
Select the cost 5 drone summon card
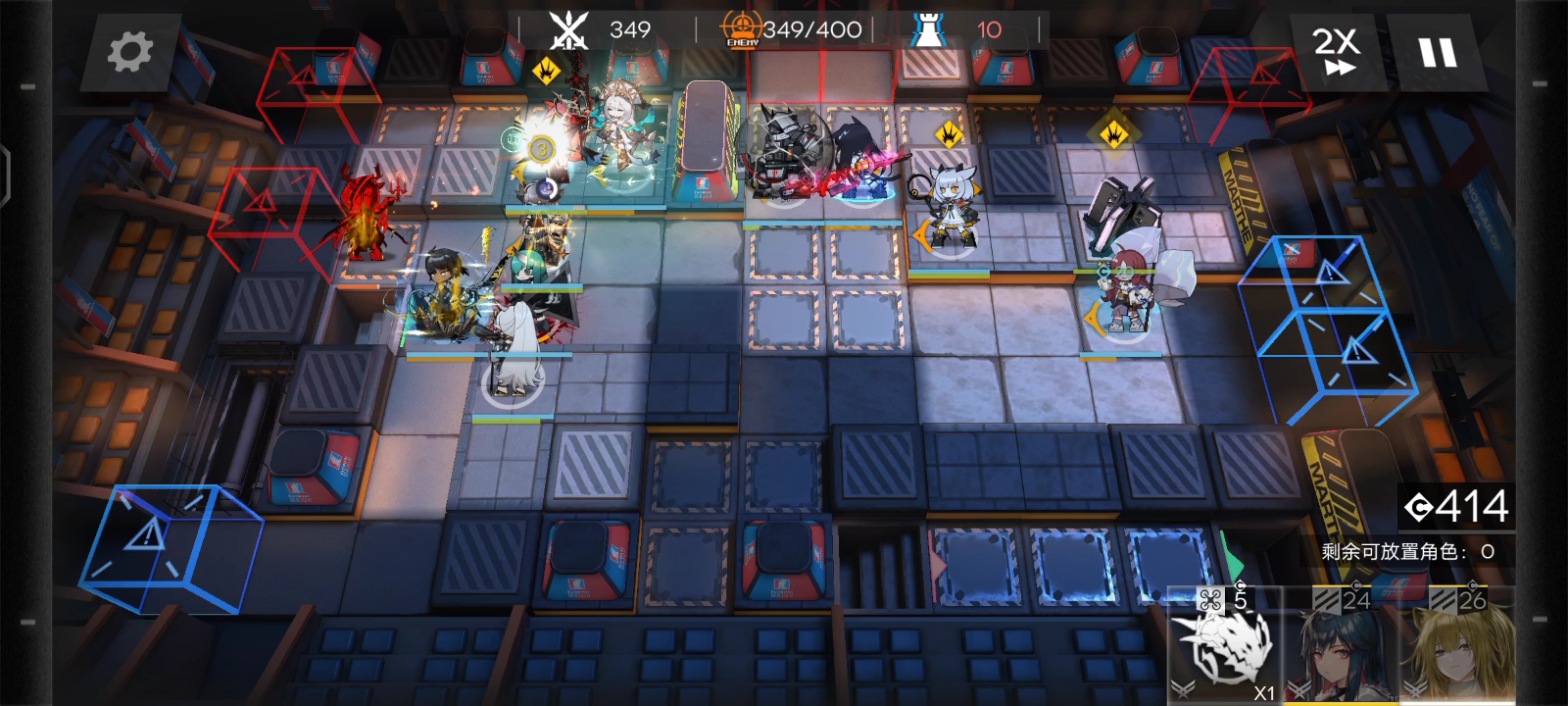click(1227, 645)
